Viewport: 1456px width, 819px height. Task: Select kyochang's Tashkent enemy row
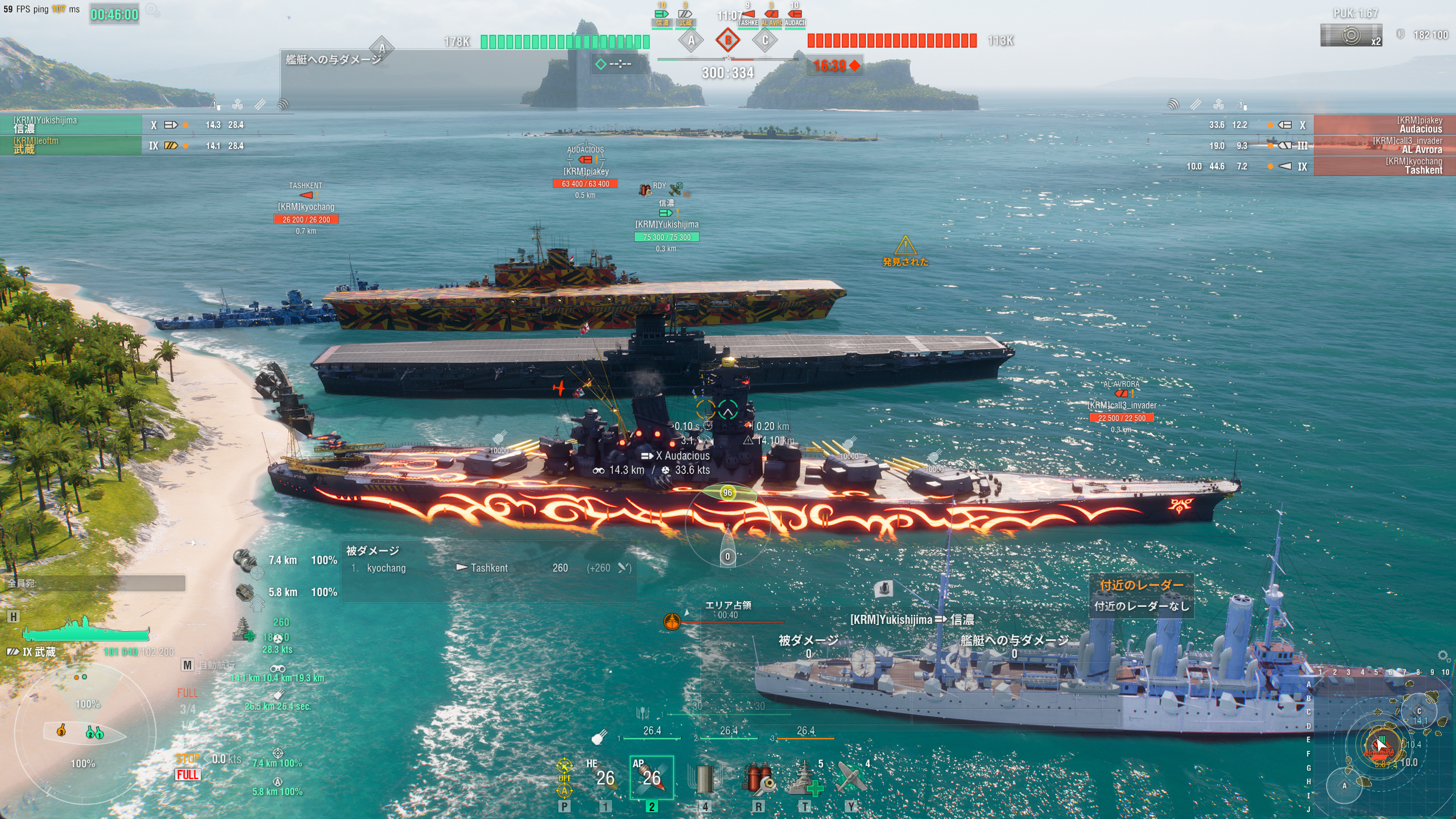tap(1383, 166)
